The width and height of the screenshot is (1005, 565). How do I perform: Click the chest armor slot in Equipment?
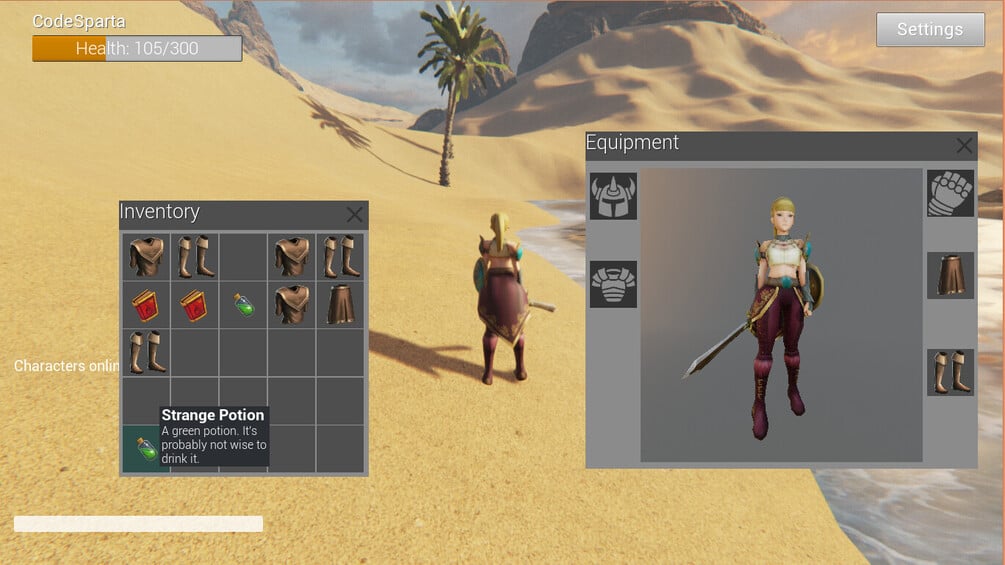click(x=613, y=284)
